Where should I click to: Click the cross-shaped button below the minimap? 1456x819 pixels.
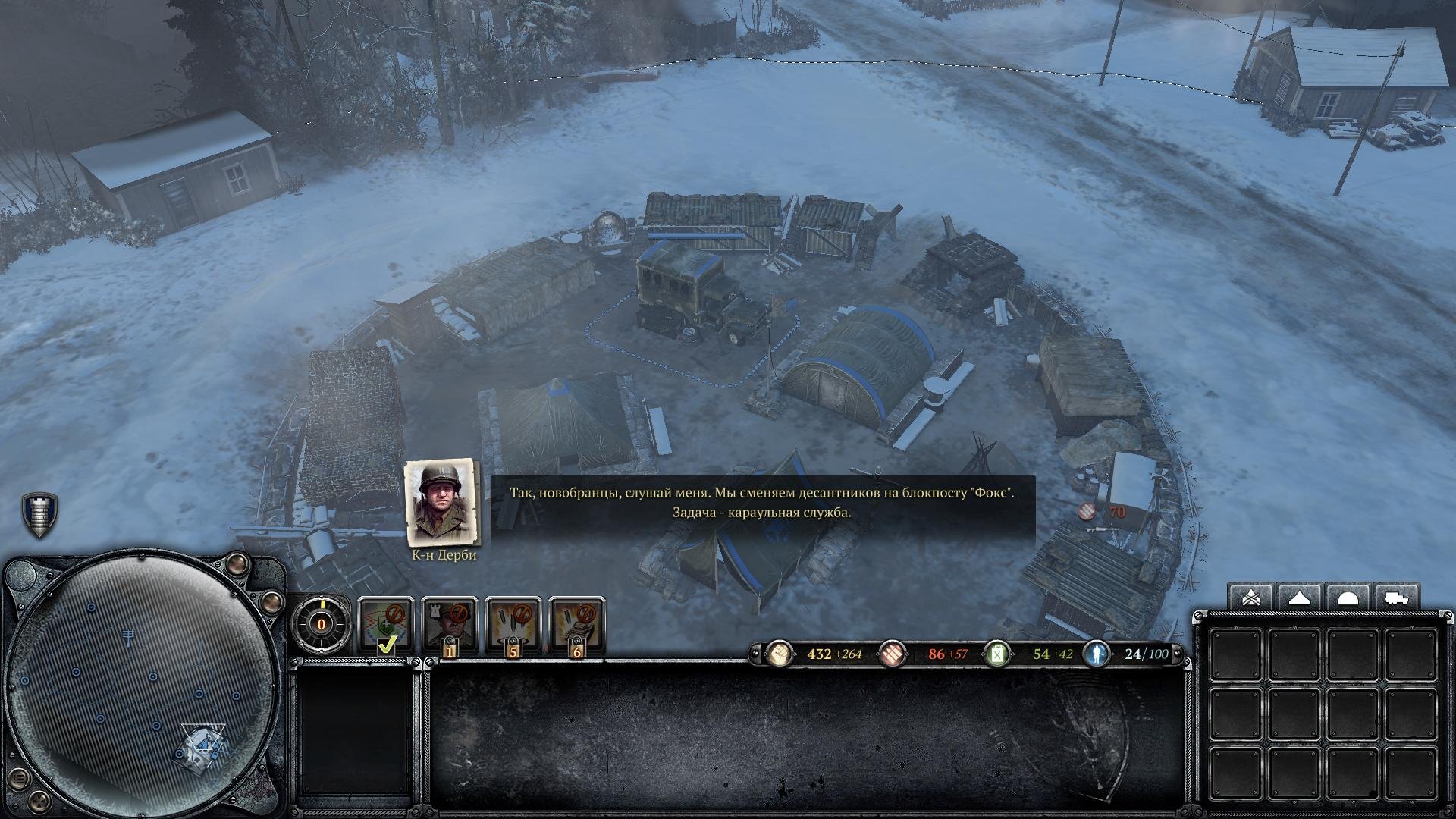(38, 802)
